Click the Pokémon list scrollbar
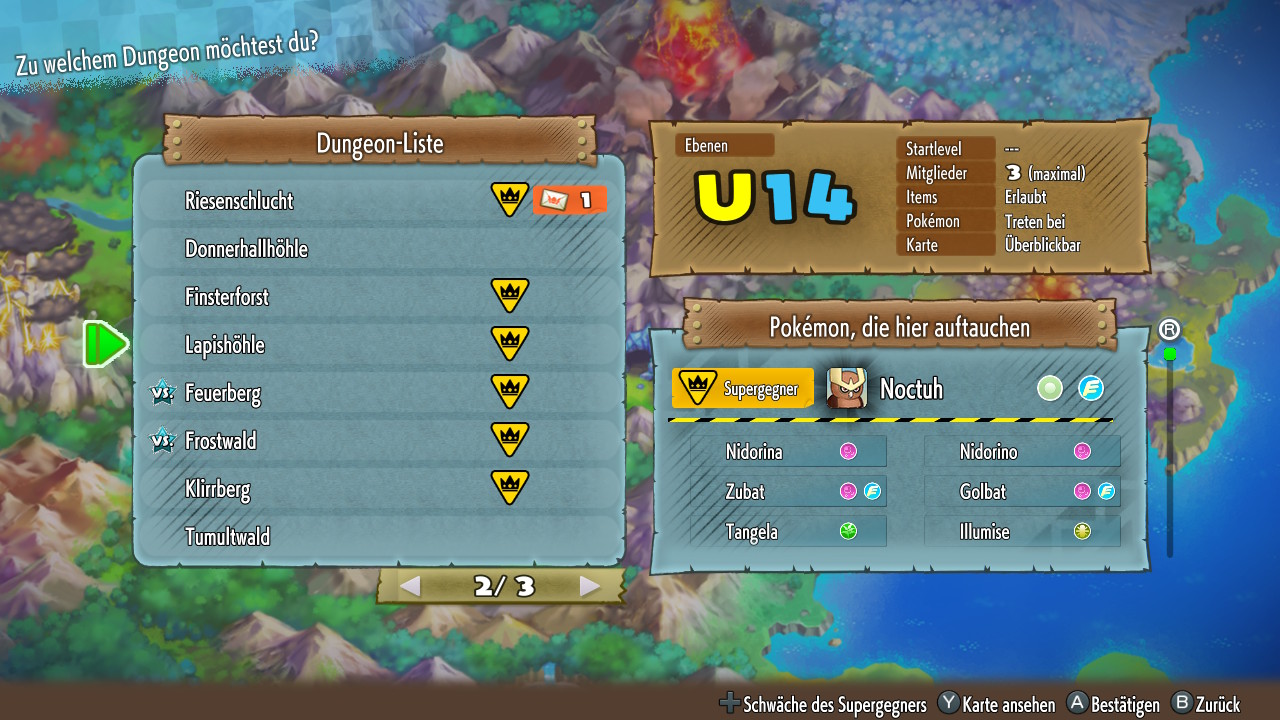This screenshot has height=720, width=1280. tap(1169, 450)
